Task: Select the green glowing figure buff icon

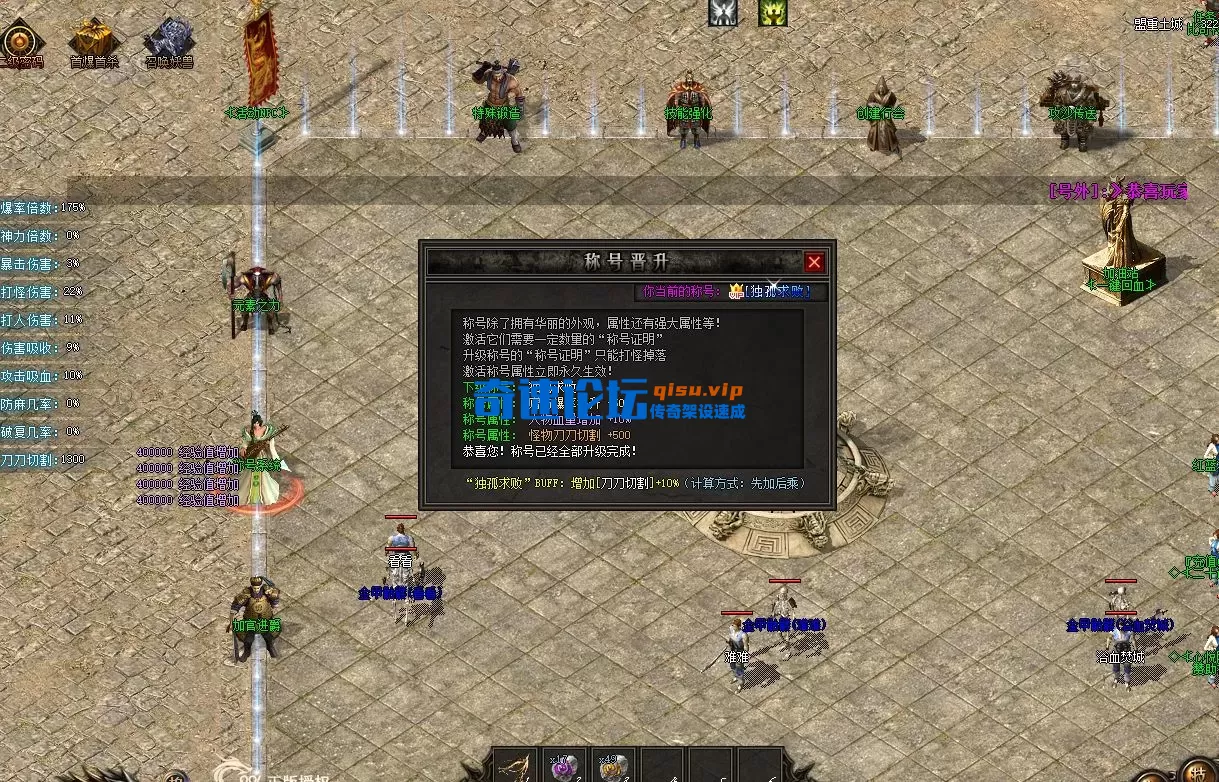Action: pyautogui.click(x=772, y=12)
